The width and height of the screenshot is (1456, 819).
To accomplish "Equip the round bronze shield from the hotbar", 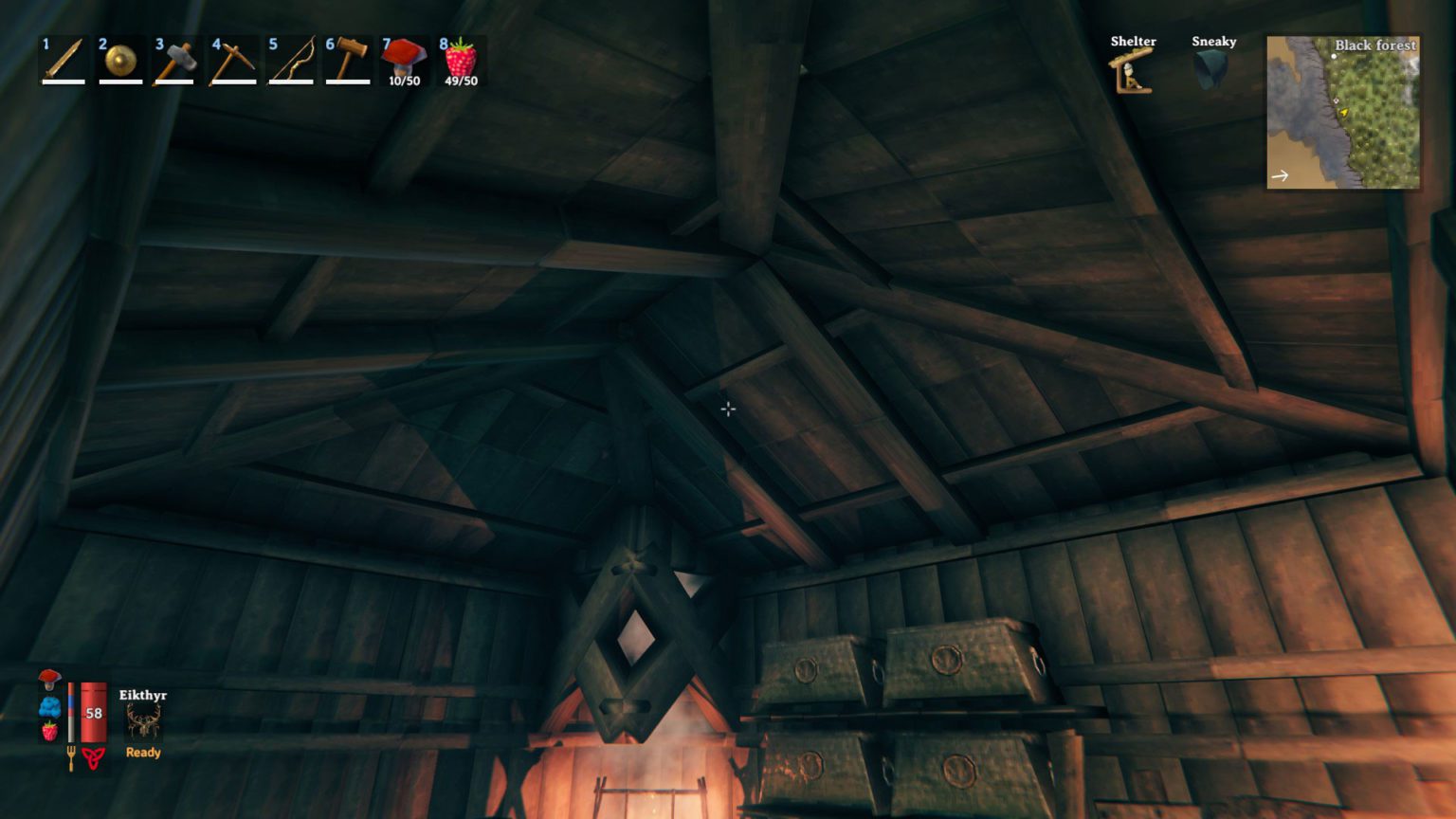I will point(120,61).
